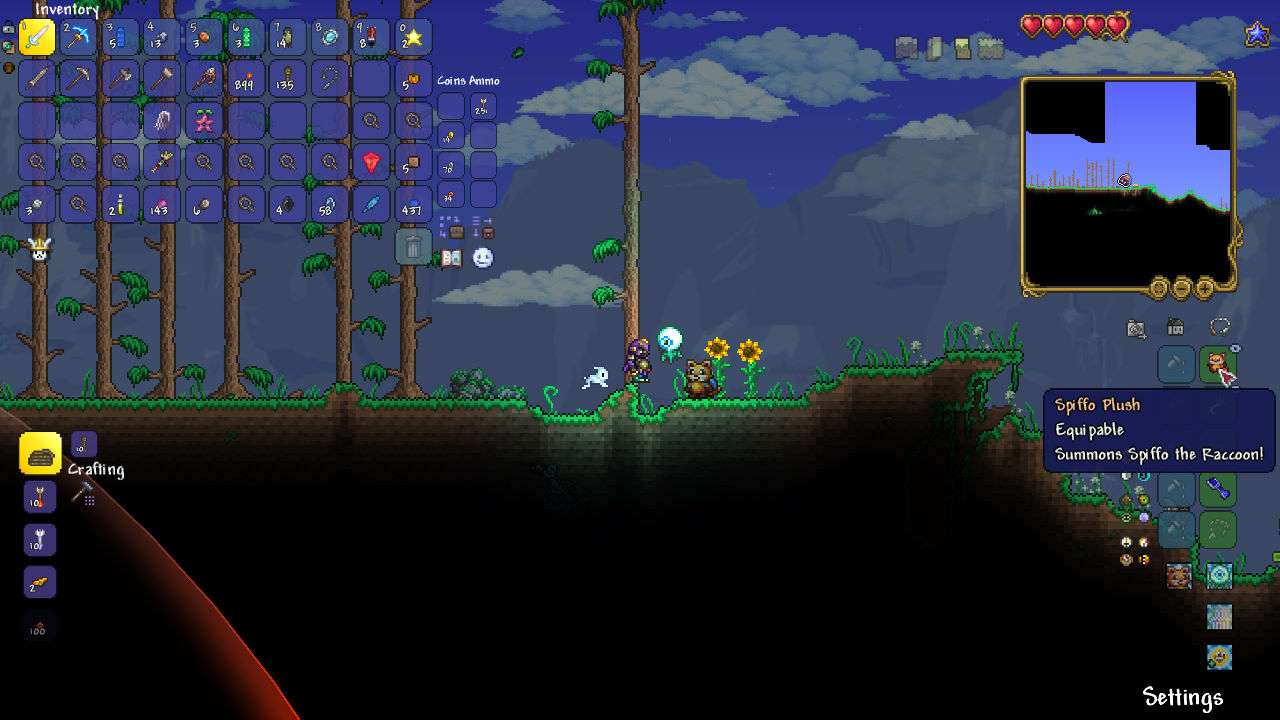This screenshot has width=1280, height=720.
Task: Click the seeds in the Ammo slot
Action: tap(483, 104)
